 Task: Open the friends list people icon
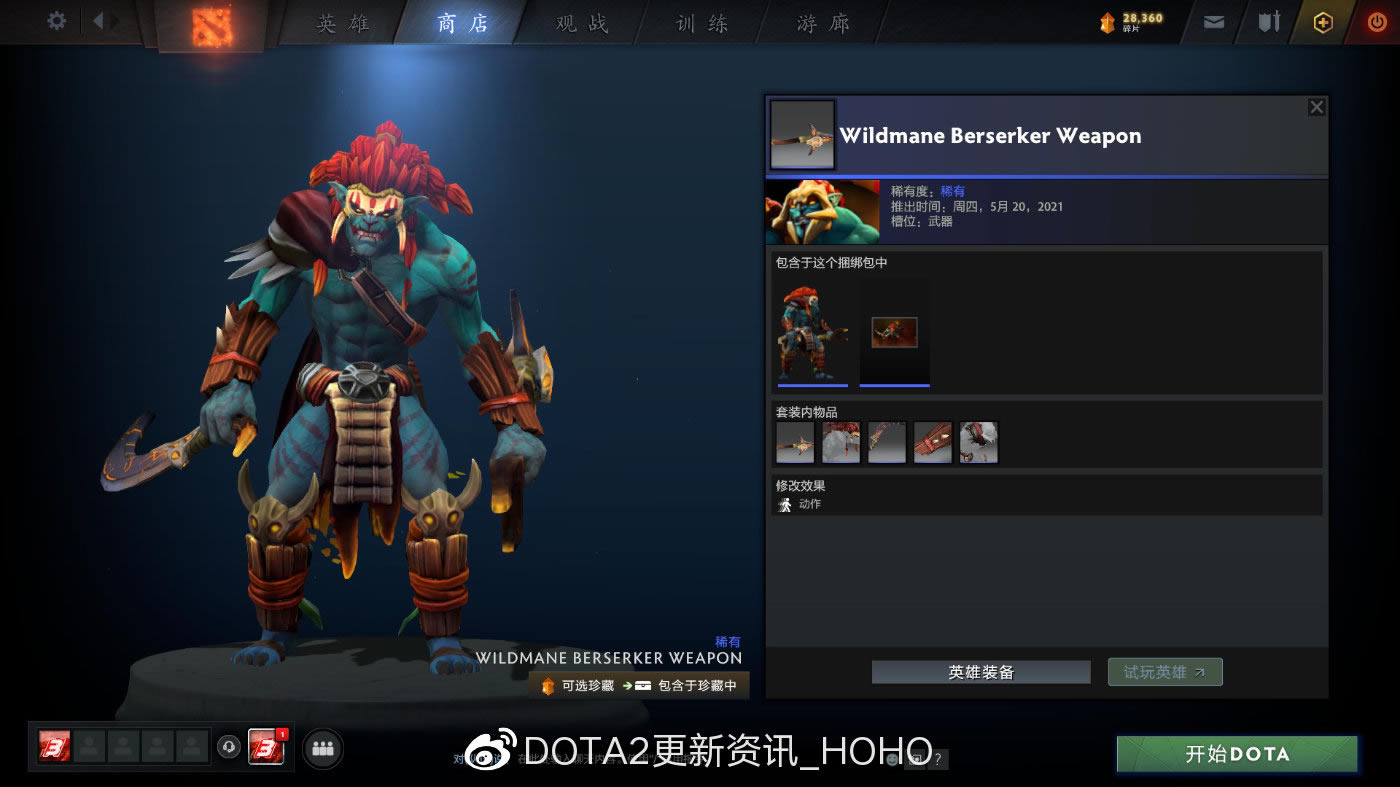click(320, 748)
